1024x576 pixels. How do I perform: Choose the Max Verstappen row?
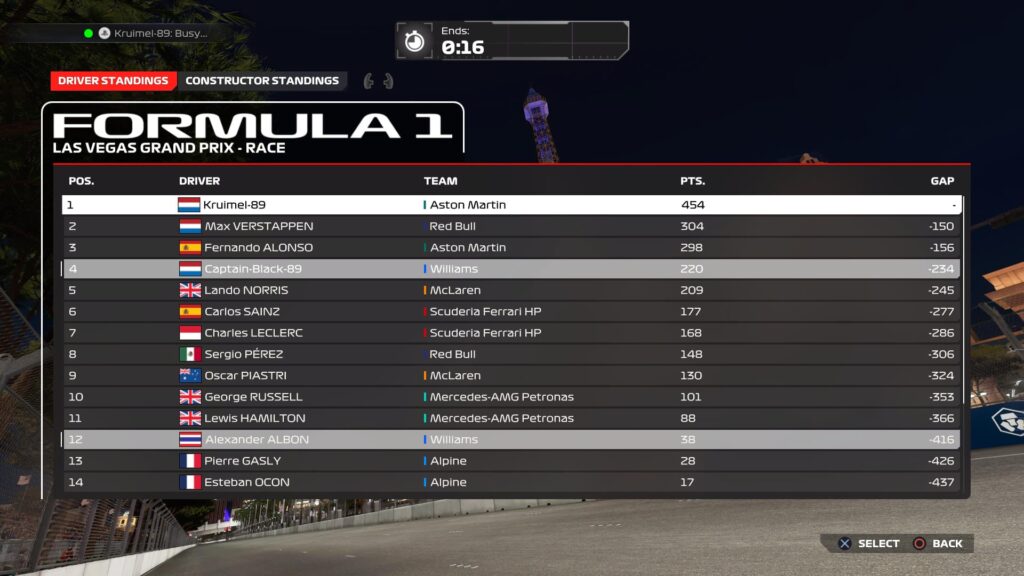[510, 226]
